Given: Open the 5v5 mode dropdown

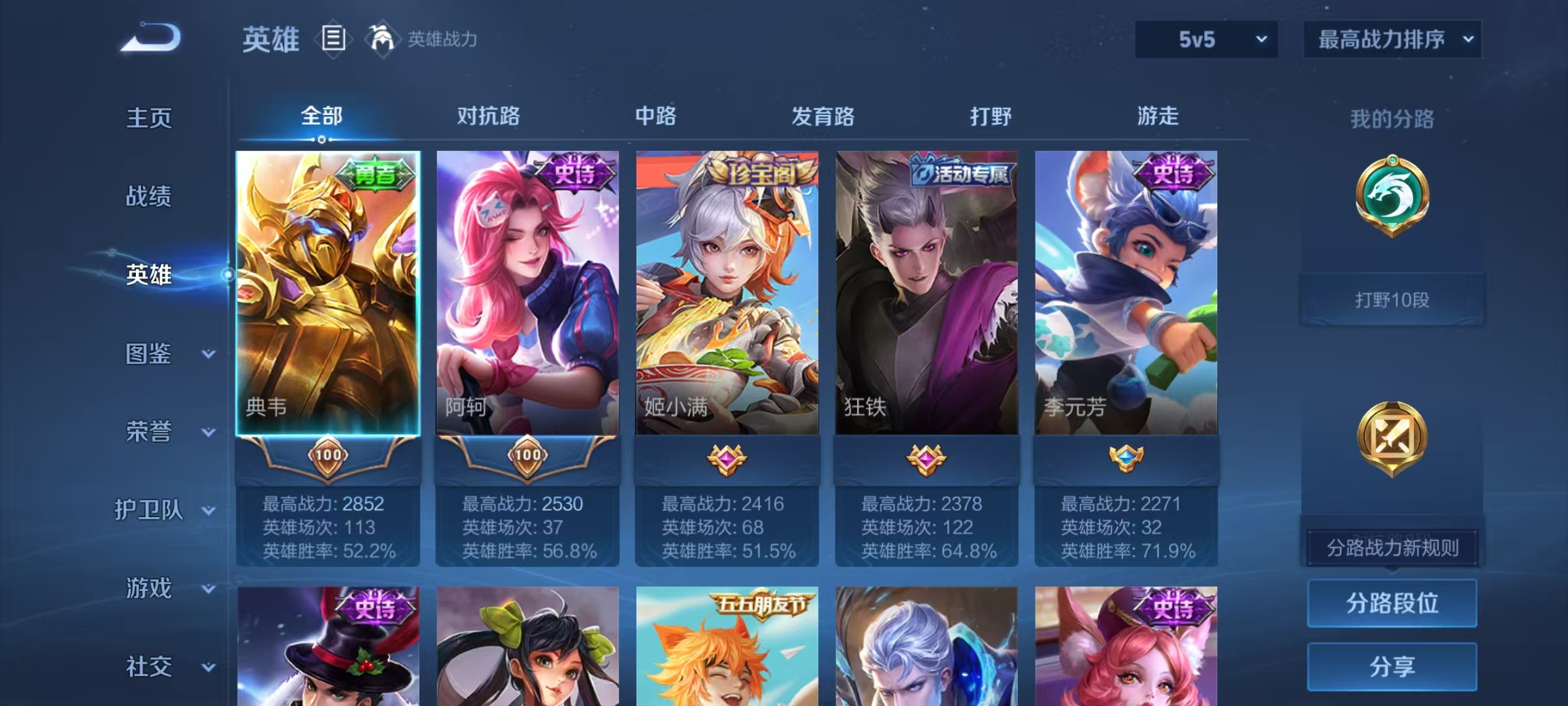Looking at the screenshot, I should (x=1205, y=39).
